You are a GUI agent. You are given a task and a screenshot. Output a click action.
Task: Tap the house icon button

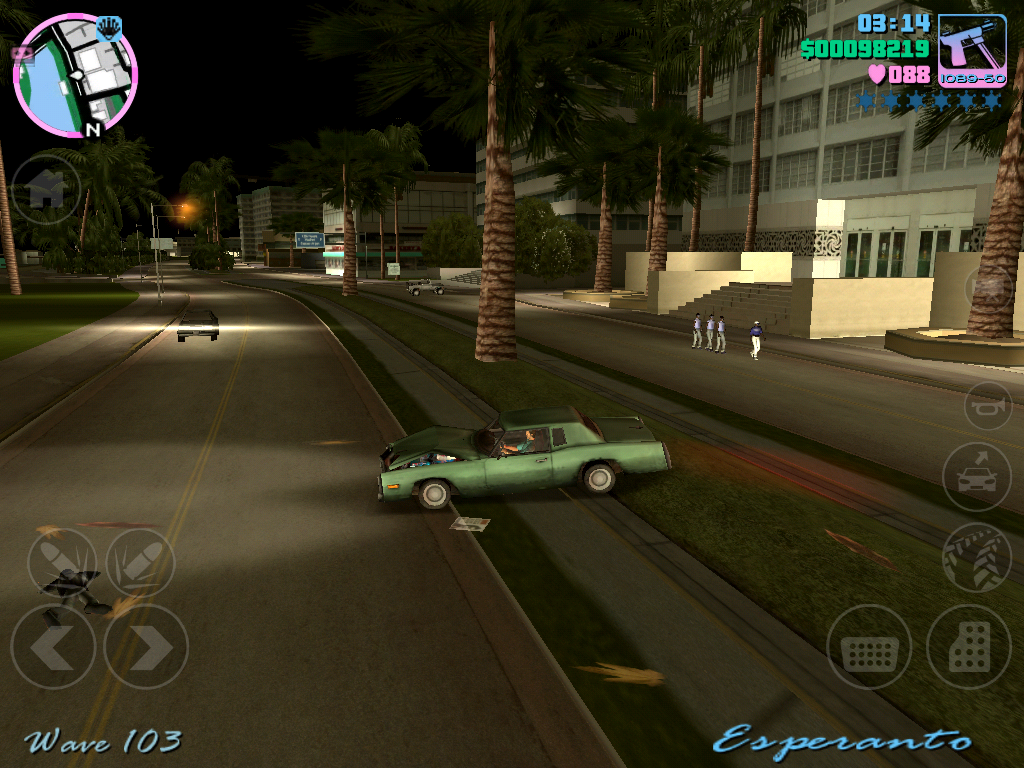[46, 189]
